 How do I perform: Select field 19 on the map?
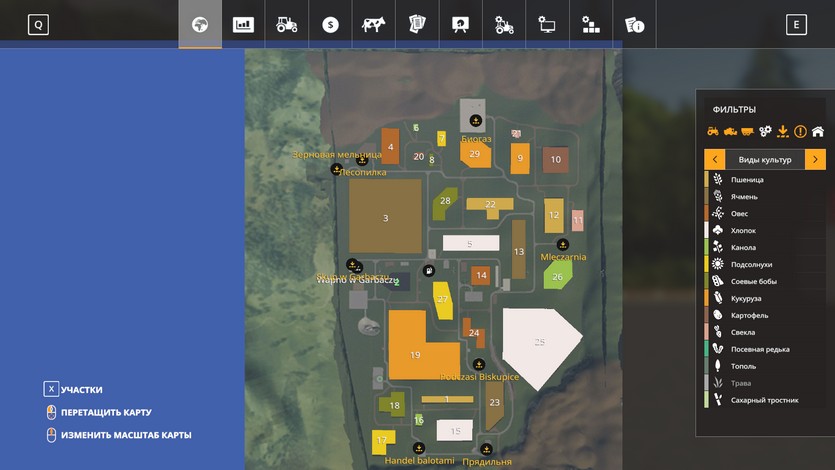416,354
